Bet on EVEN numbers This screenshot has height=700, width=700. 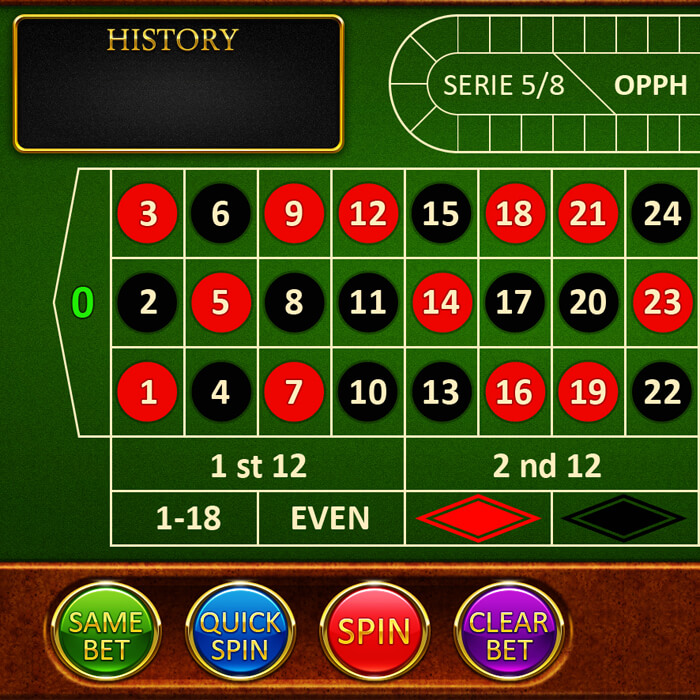pos(331,518)
